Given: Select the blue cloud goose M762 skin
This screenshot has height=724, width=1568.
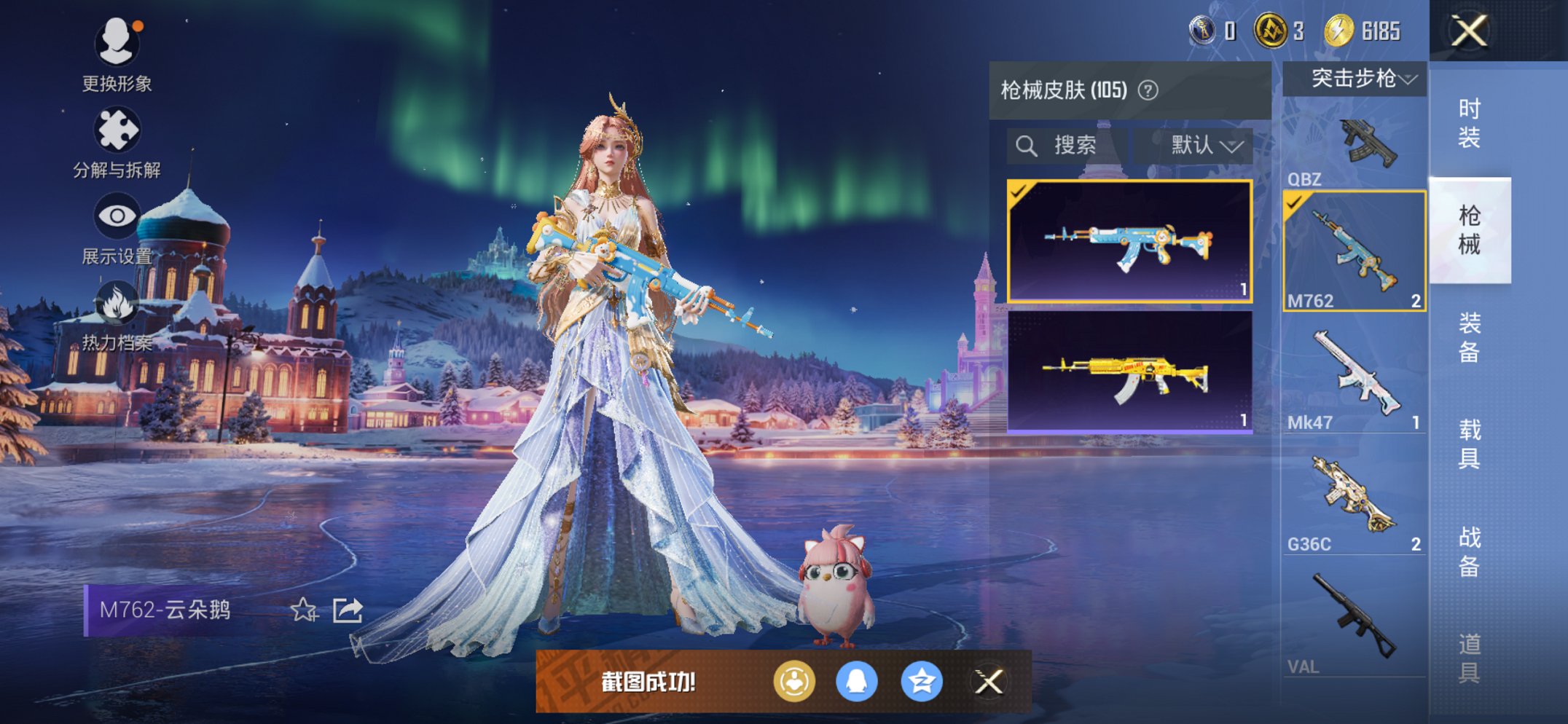Looking at the screenshot, I should (x=1129, y=241).
